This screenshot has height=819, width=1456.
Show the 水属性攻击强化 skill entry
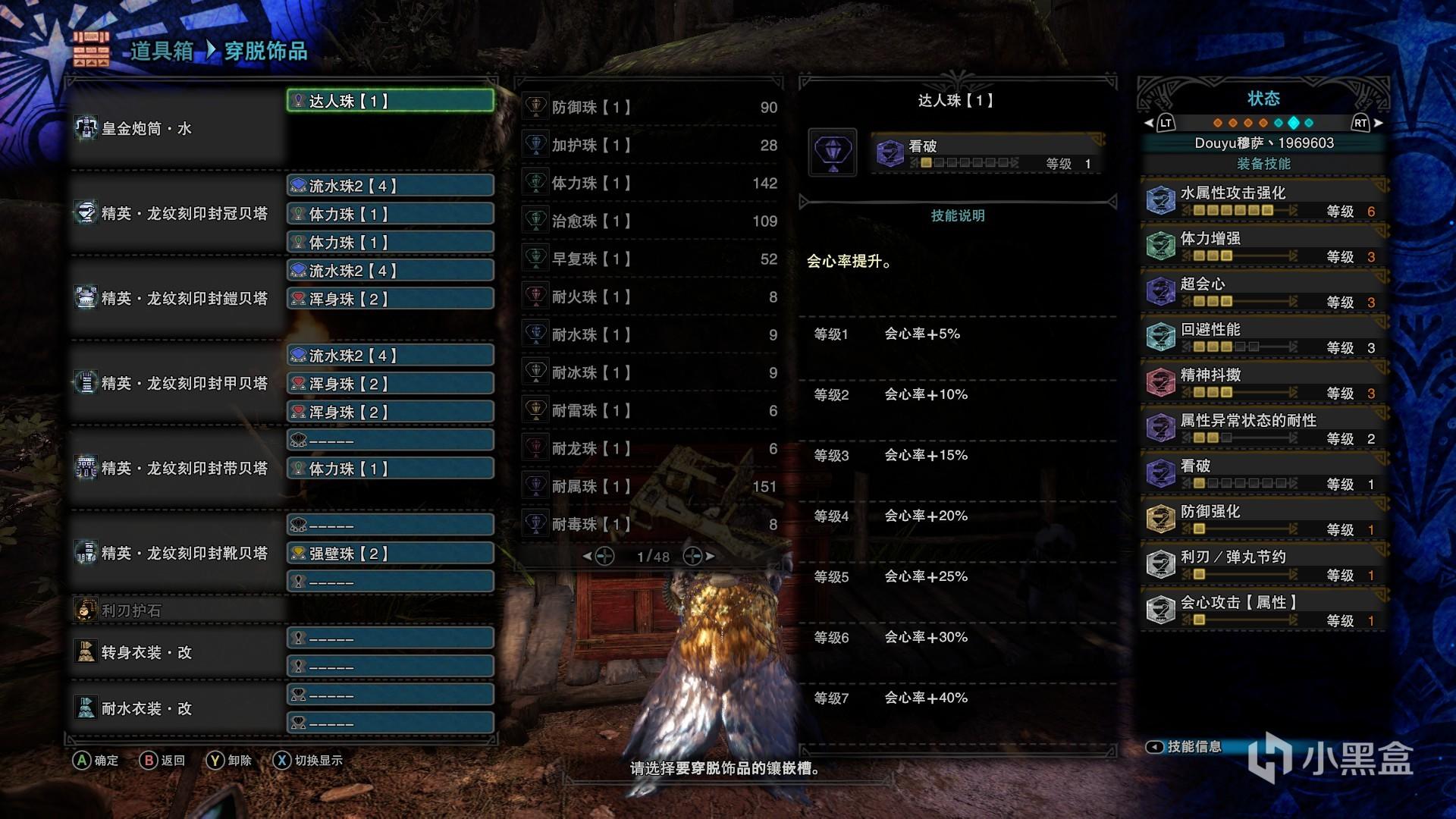pos(1263,201)
